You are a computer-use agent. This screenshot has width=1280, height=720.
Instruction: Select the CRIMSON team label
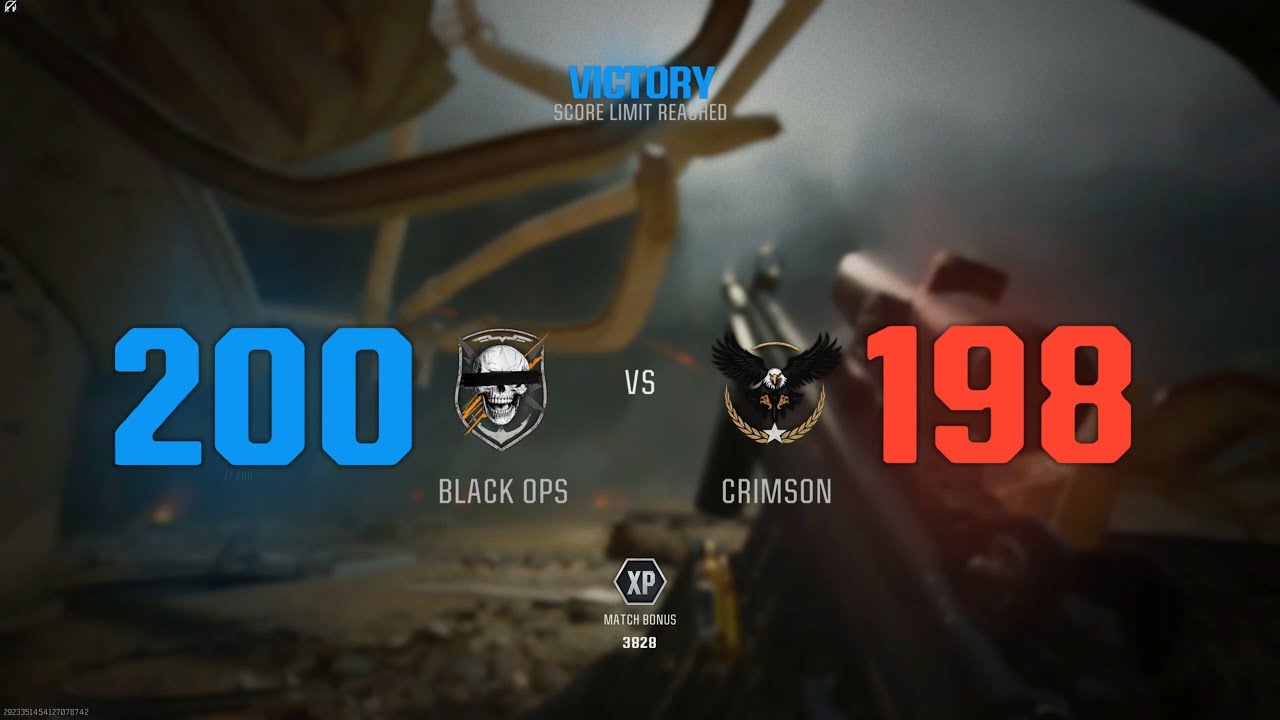[778, 491]
